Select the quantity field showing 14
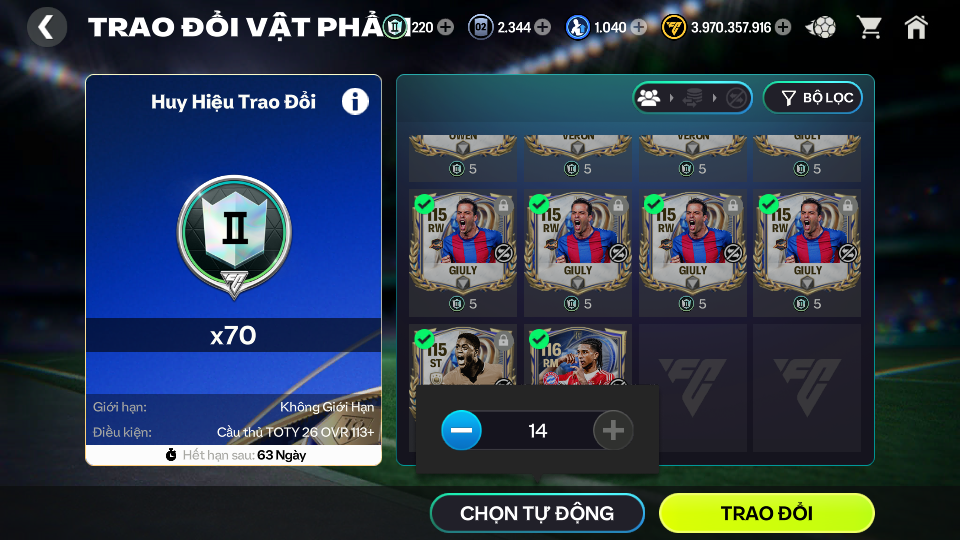 (537, 431)
